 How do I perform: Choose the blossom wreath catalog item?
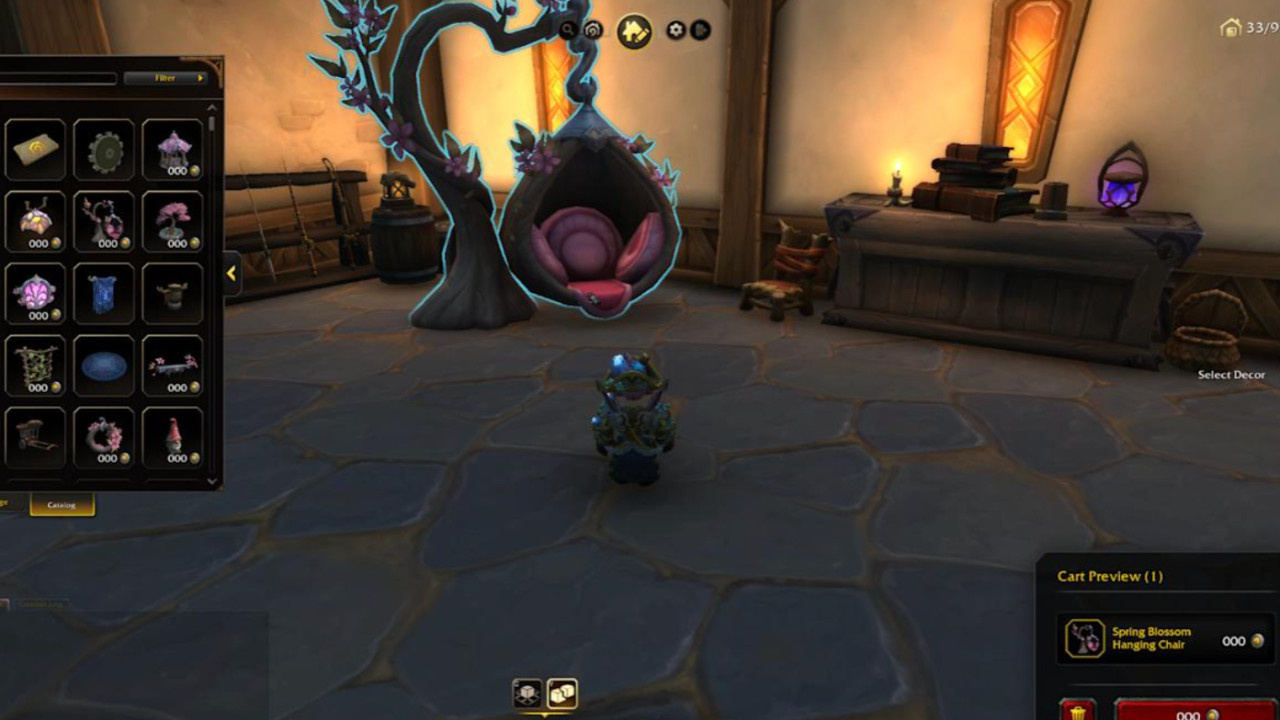pos(104,438)
